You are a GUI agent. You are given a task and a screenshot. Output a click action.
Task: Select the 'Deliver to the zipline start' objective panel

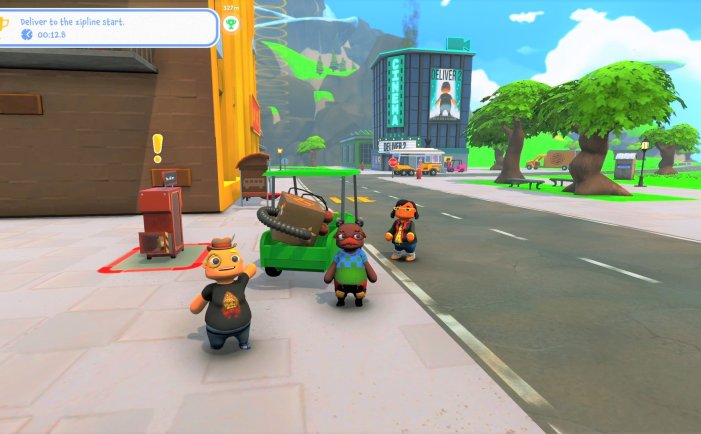point(110,27)
